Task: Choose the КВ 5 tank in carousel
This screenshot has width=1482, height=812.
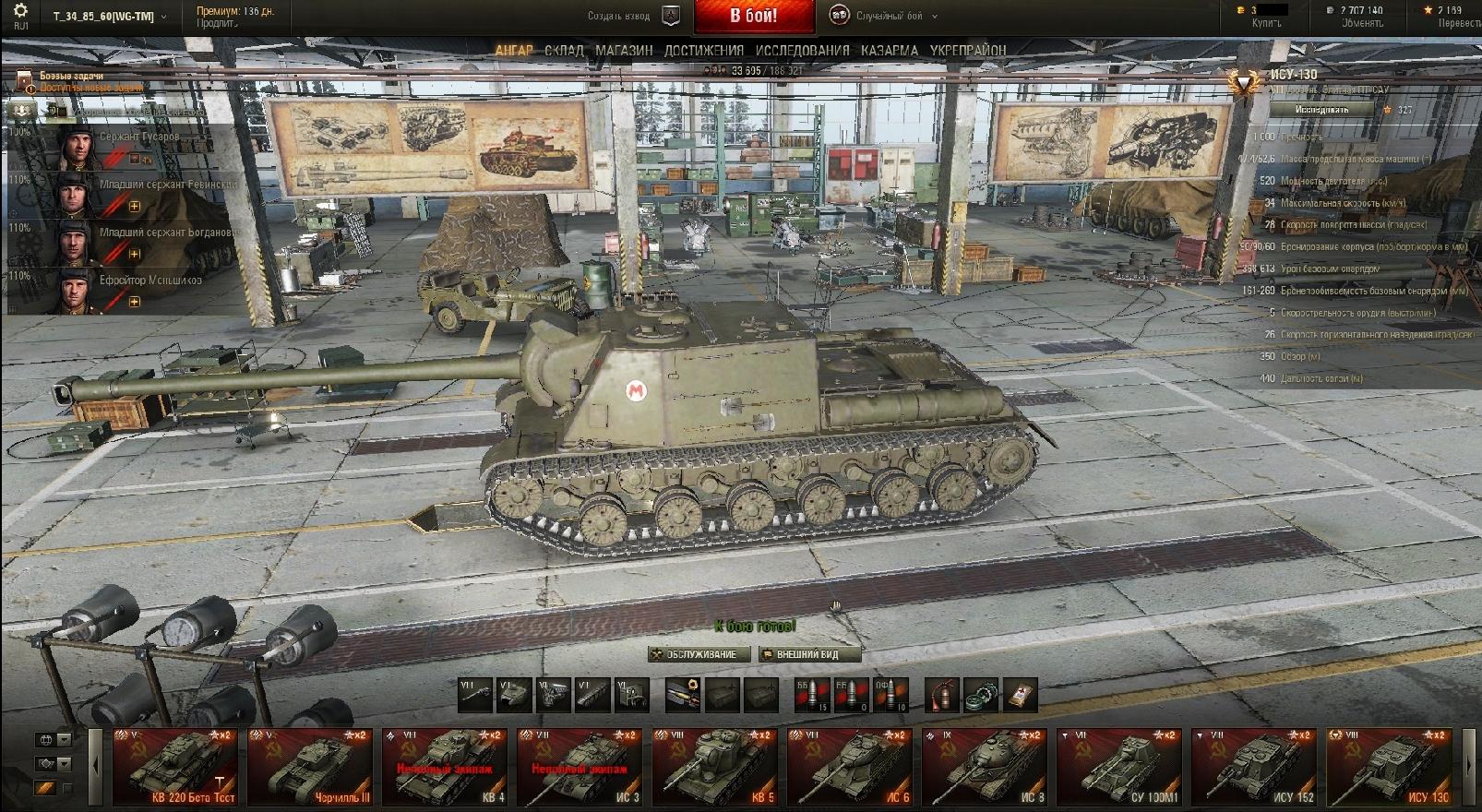Action: [714, 767]
